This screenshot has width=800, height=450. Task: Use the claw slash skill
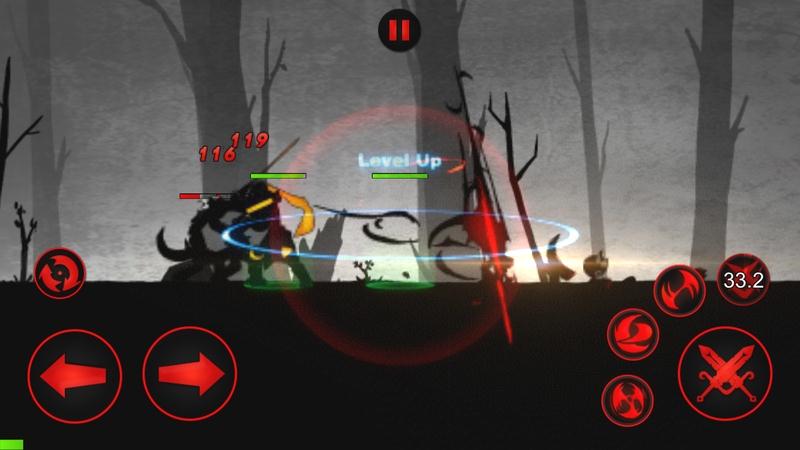[x=680, y=290]
